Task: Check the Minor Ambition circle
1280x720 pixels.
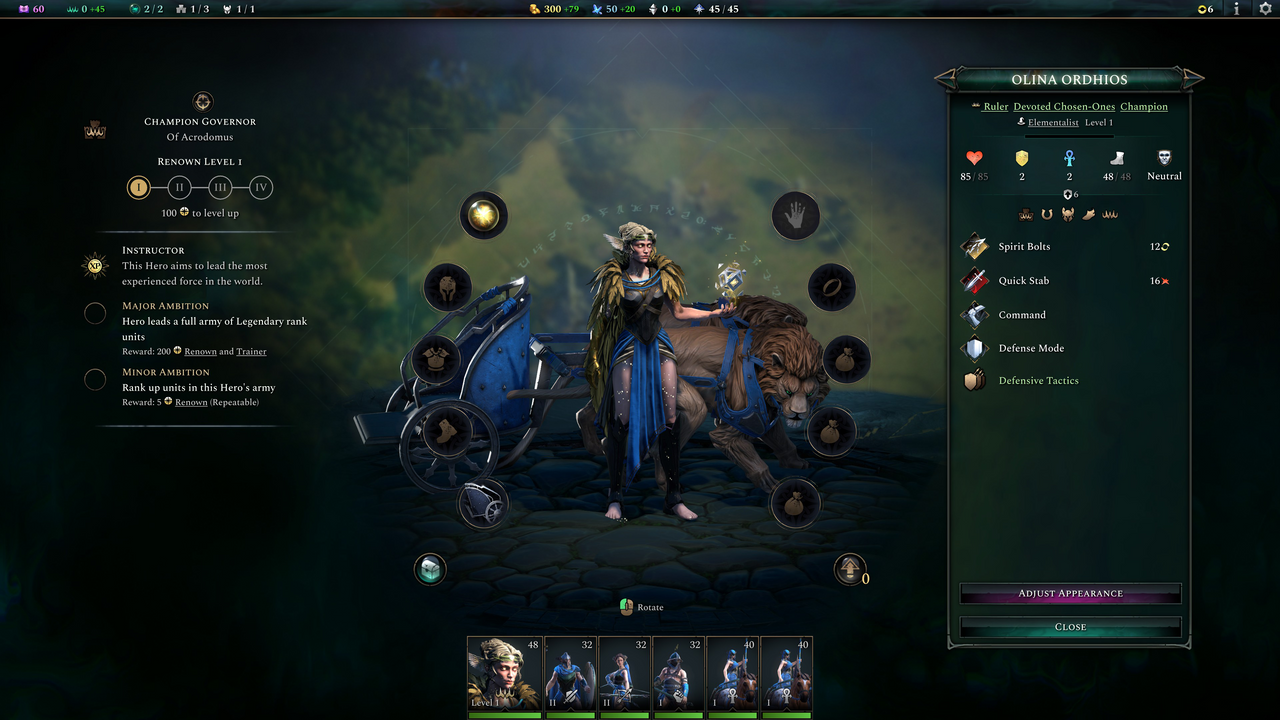Action: click(x=95, y=379)
